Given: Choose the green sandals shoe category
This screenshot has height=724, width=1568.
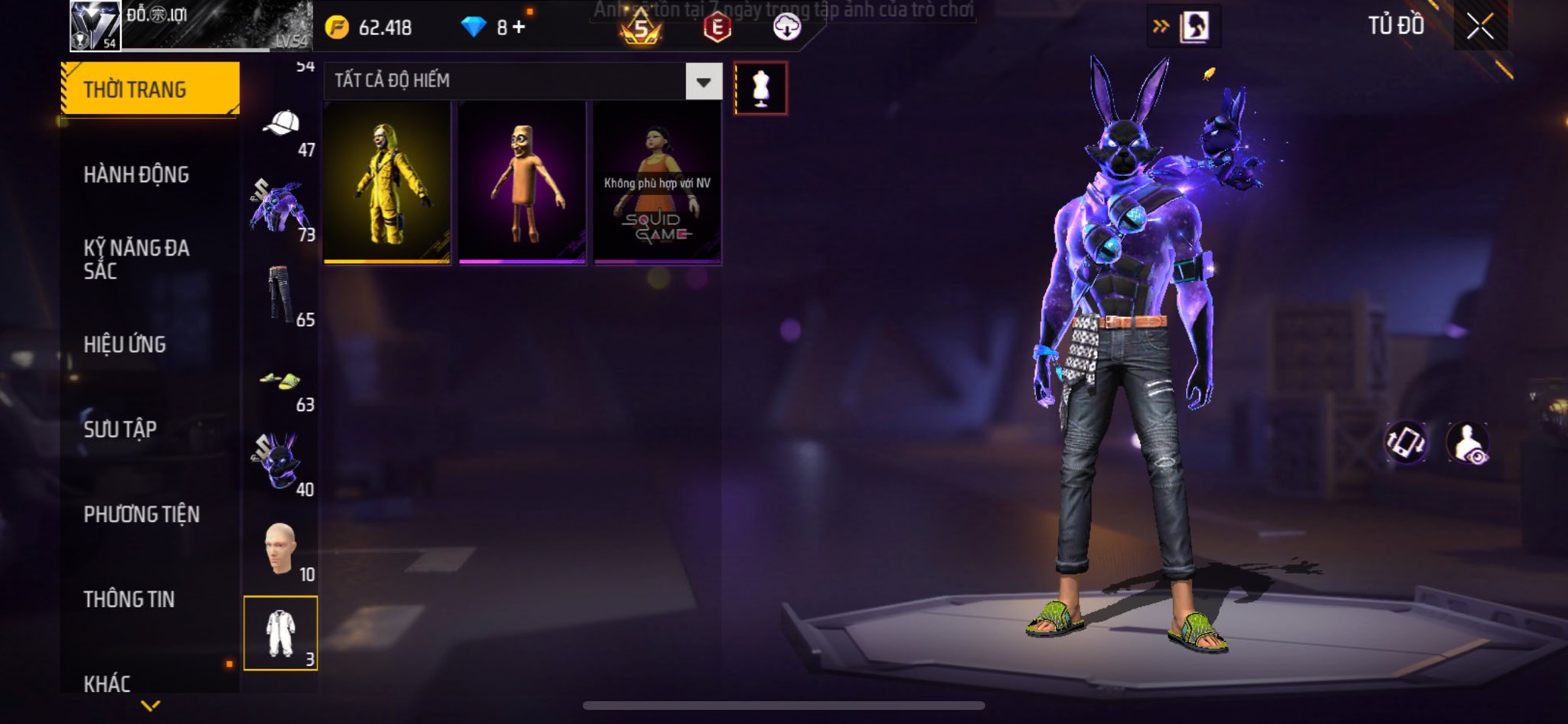Looking at the screenshot, I should click(280, 380).
